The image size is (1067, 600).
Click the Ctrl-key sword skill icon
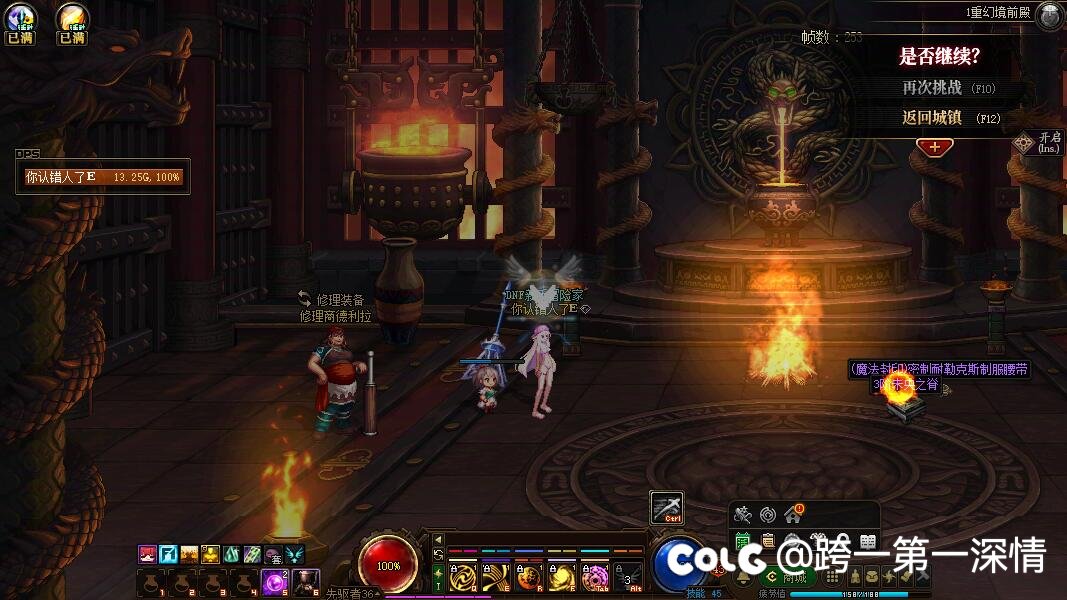(x=666, y=508)
